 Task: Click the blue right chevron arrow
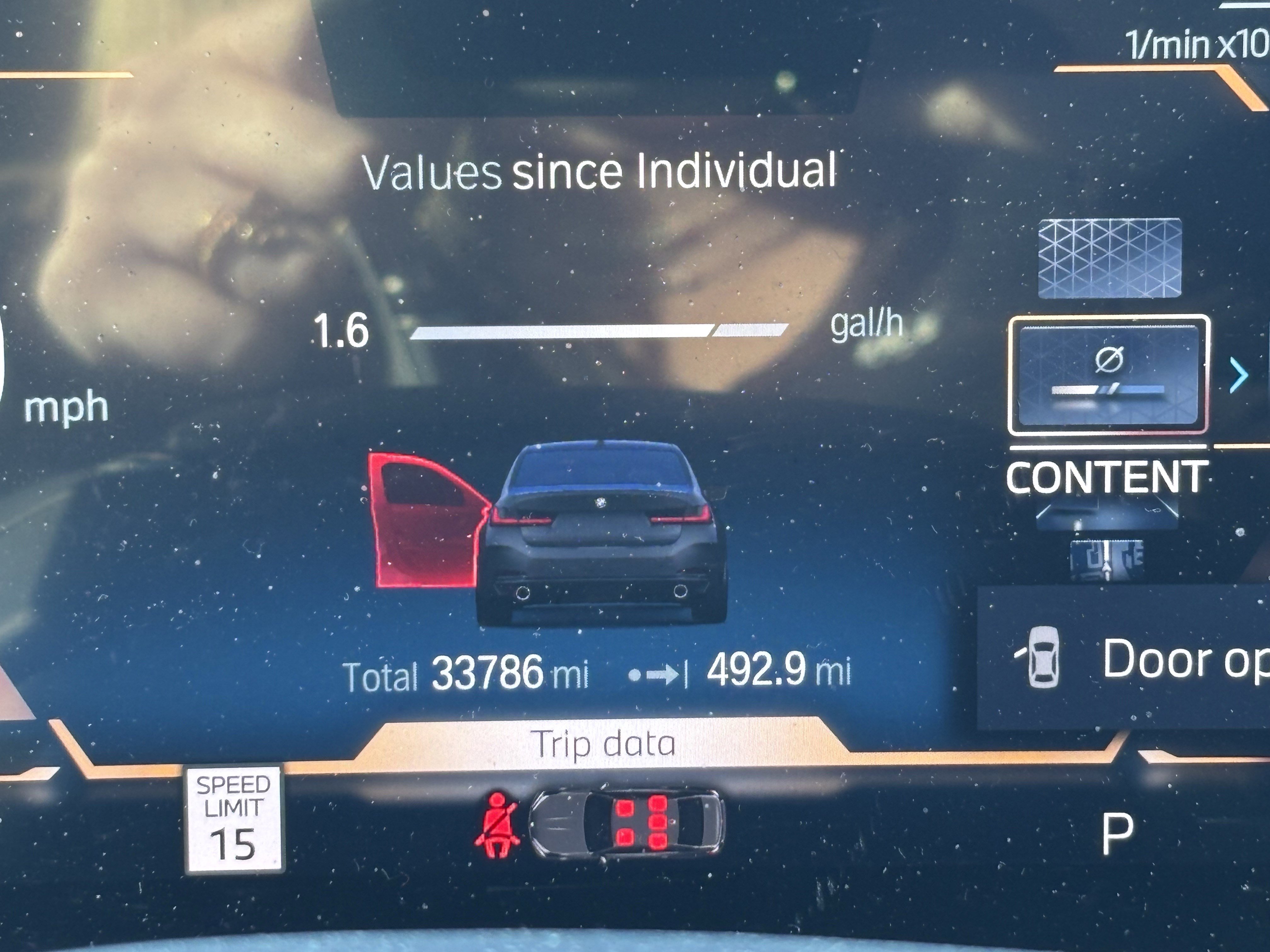[x=1239, y=376]
